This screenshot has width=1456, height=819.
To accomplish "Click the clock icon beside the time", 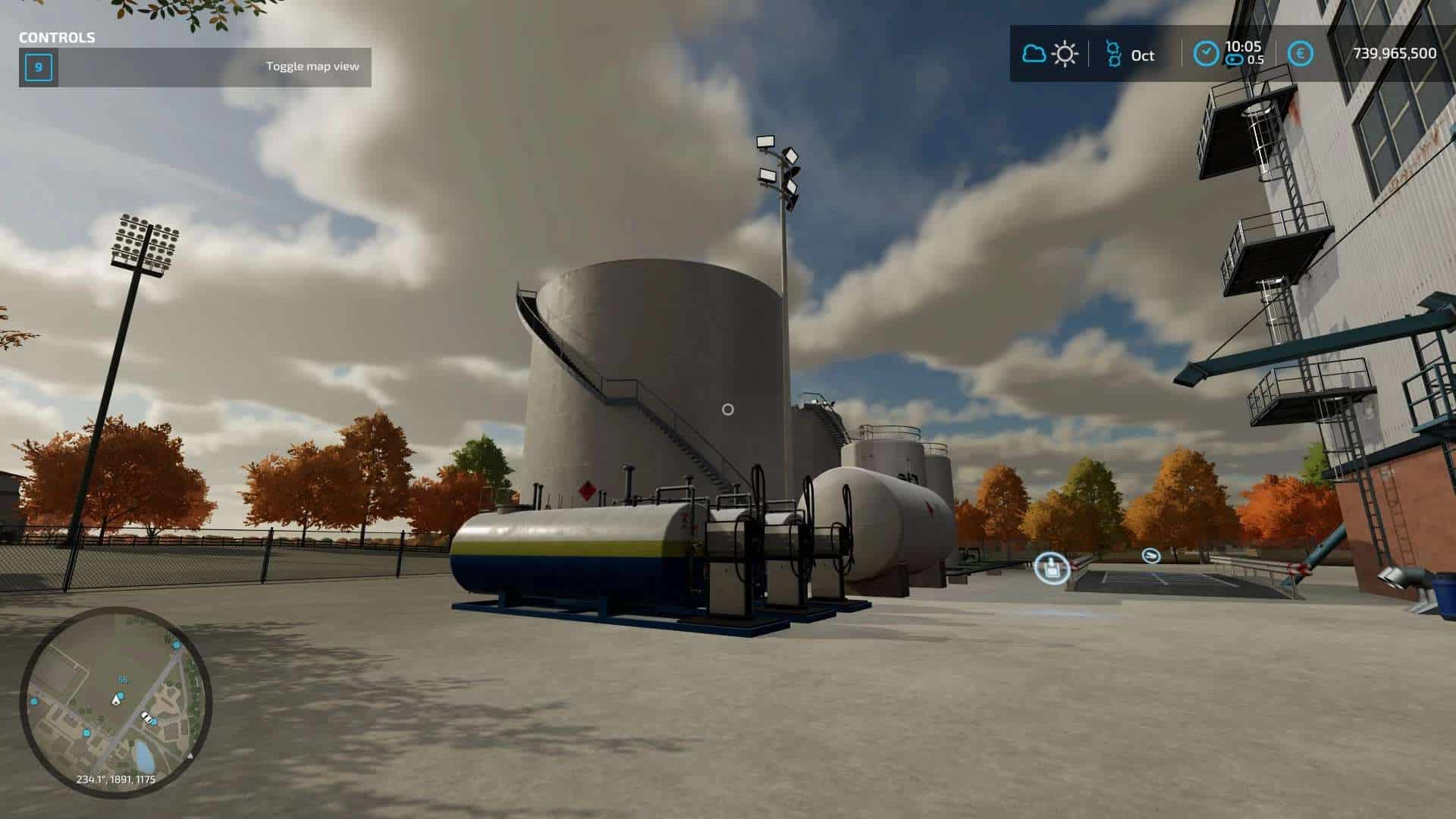I will (1205, 54).
